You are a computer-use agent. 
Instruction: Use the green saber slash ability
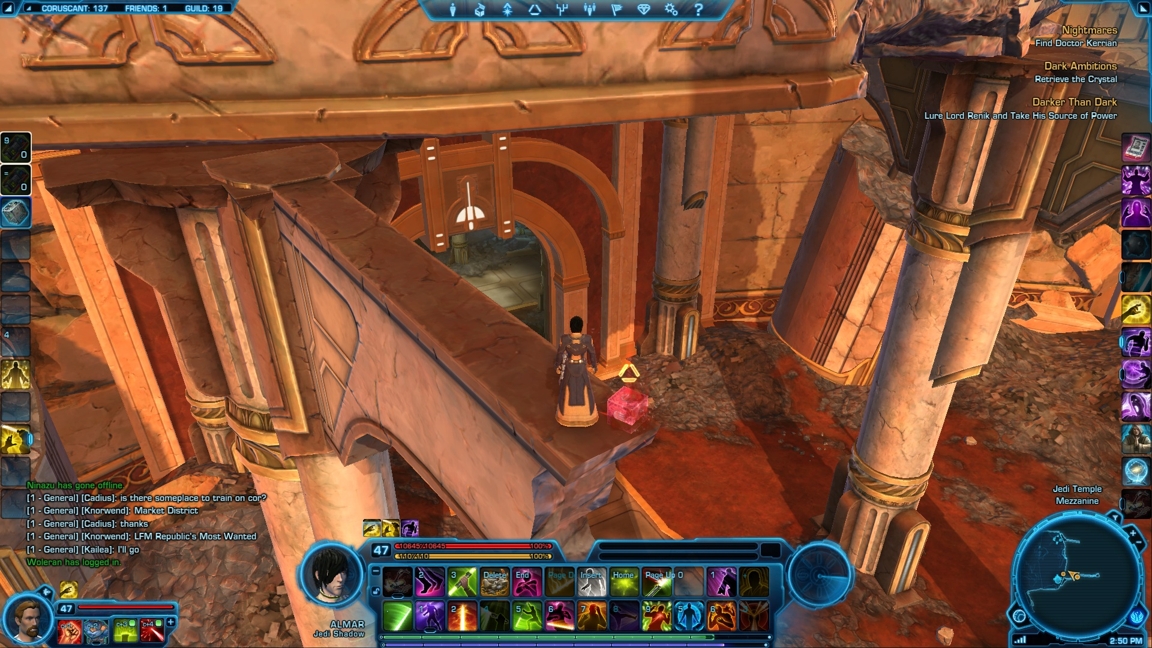pos(397,615)
